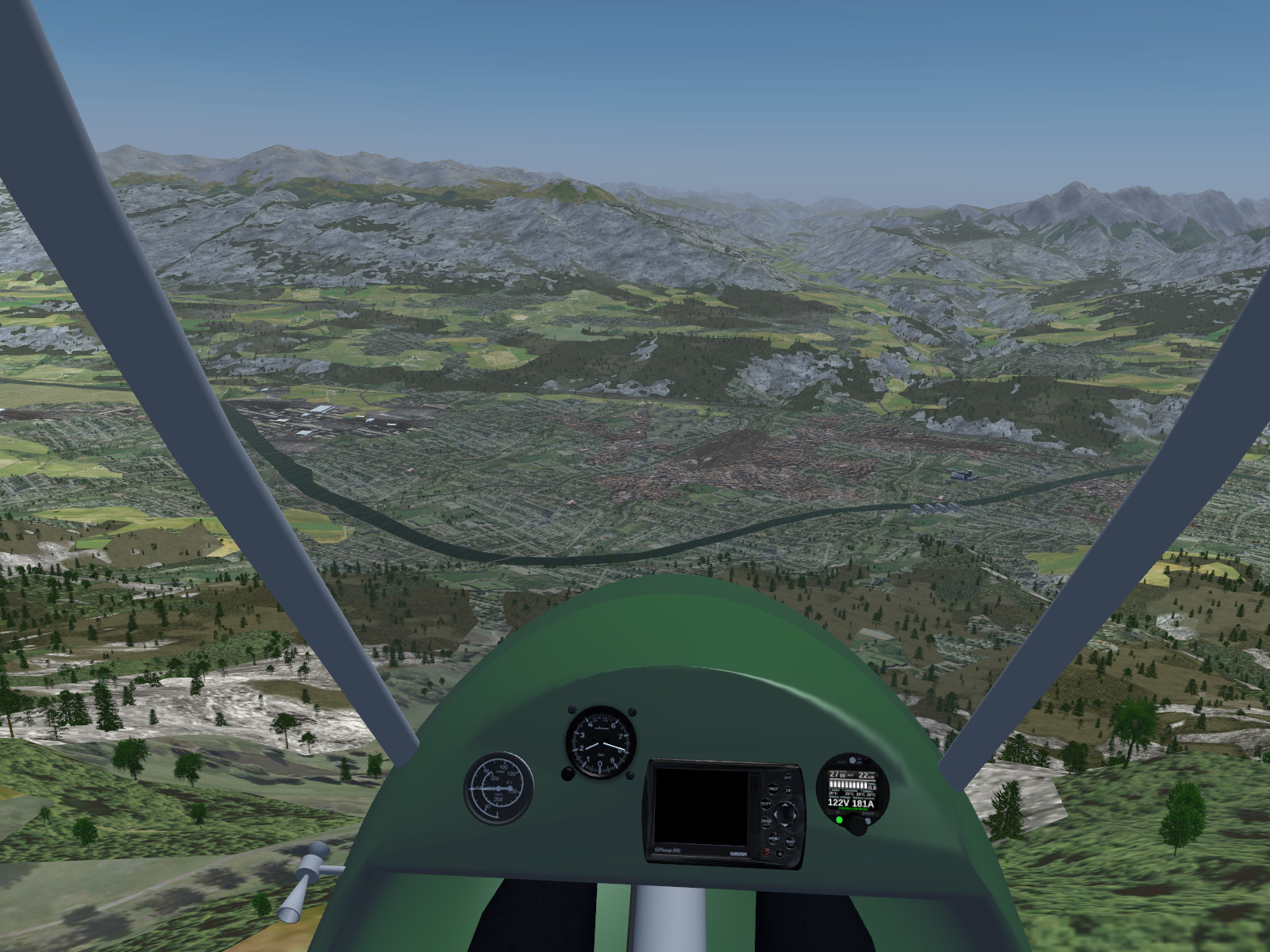The image size is (1270, 952).
Task: Hit the QUIT button on the GPS
Action: [766, 804]
